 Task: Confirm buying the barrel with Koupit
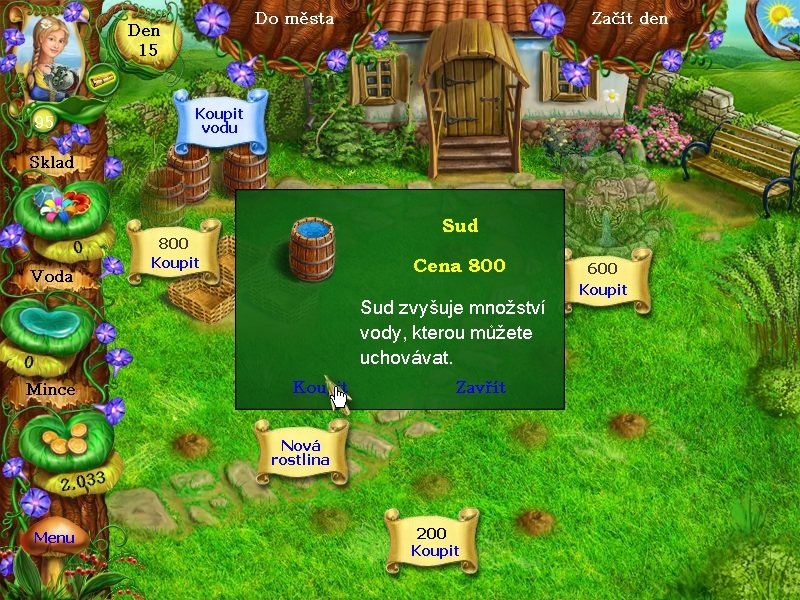pyautogui.click(x=319, y=387)
